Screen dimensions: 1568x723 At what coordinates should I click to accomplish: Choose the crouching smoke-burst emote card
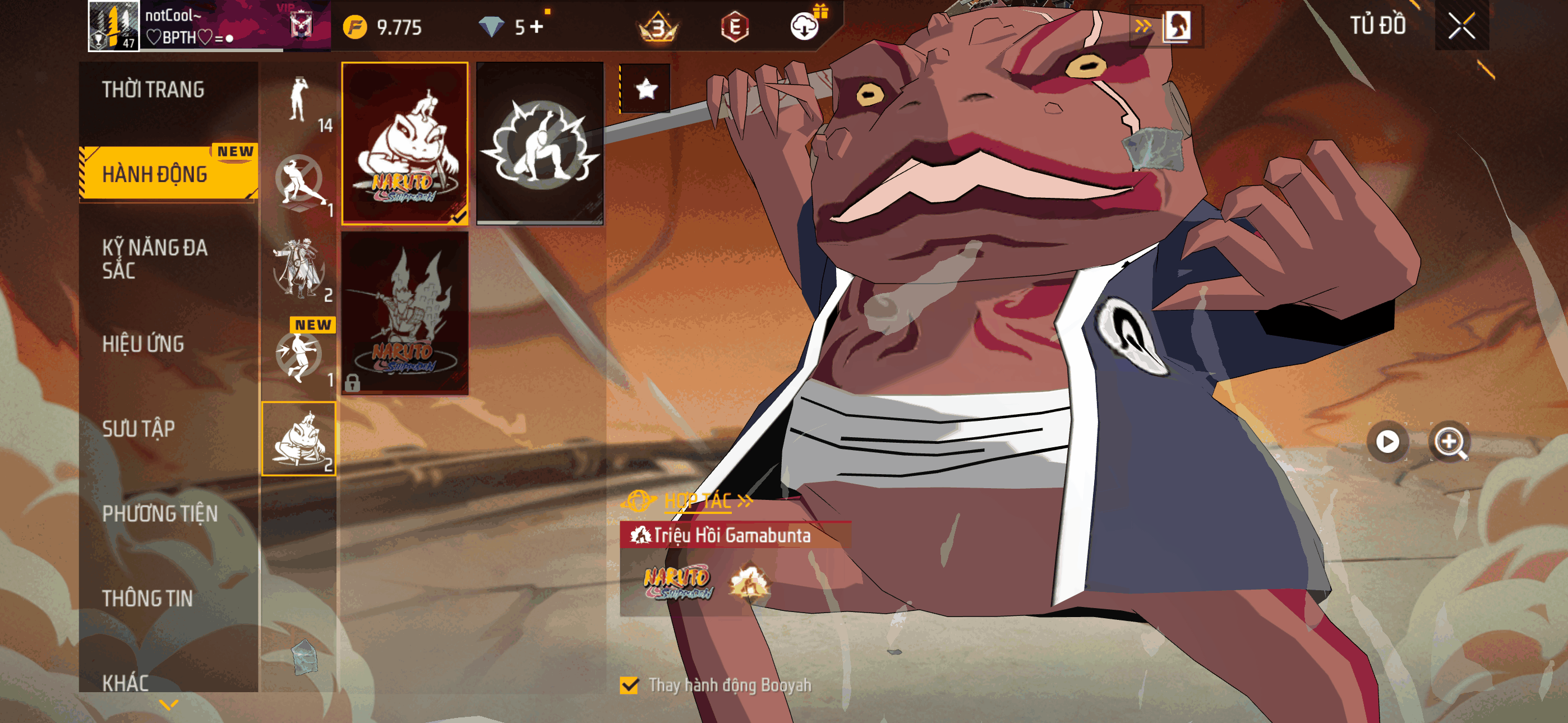539,143
